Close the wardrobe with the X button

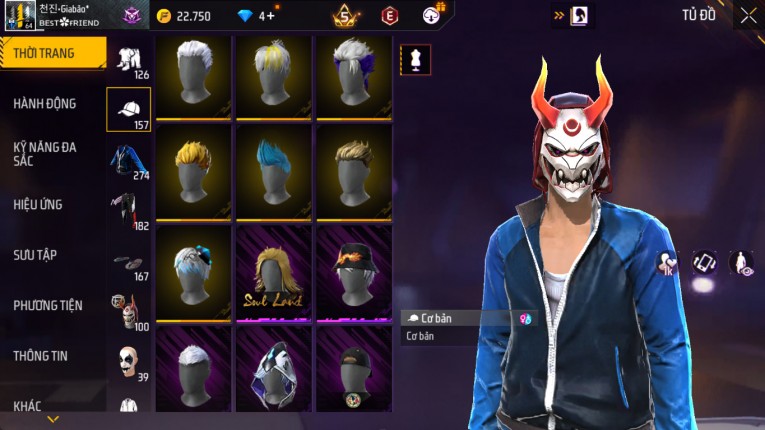click(x=747, y=15)
